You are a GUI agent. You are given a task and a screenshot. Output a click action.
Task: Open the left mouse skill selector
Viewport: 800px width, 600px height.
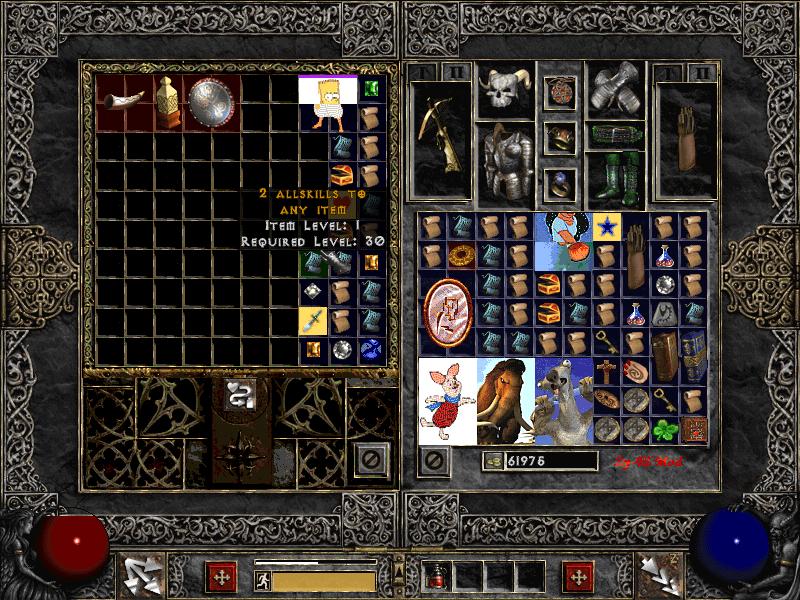click(141, 575)
